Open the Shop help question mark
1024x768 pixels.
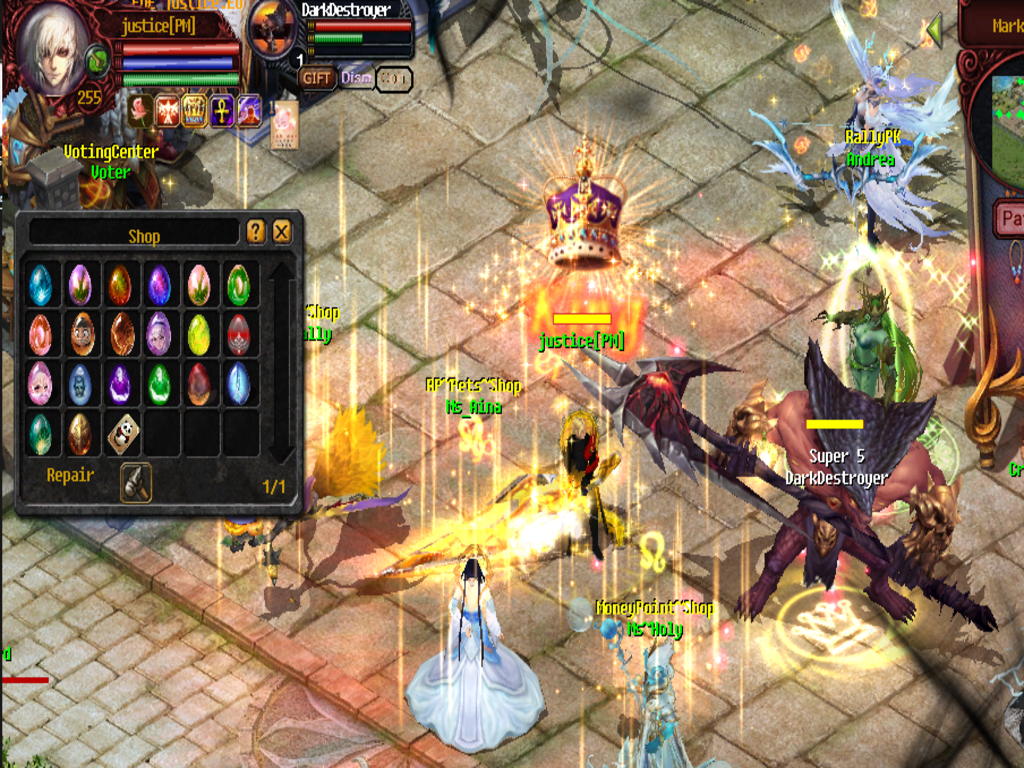(x=256, y=233)
